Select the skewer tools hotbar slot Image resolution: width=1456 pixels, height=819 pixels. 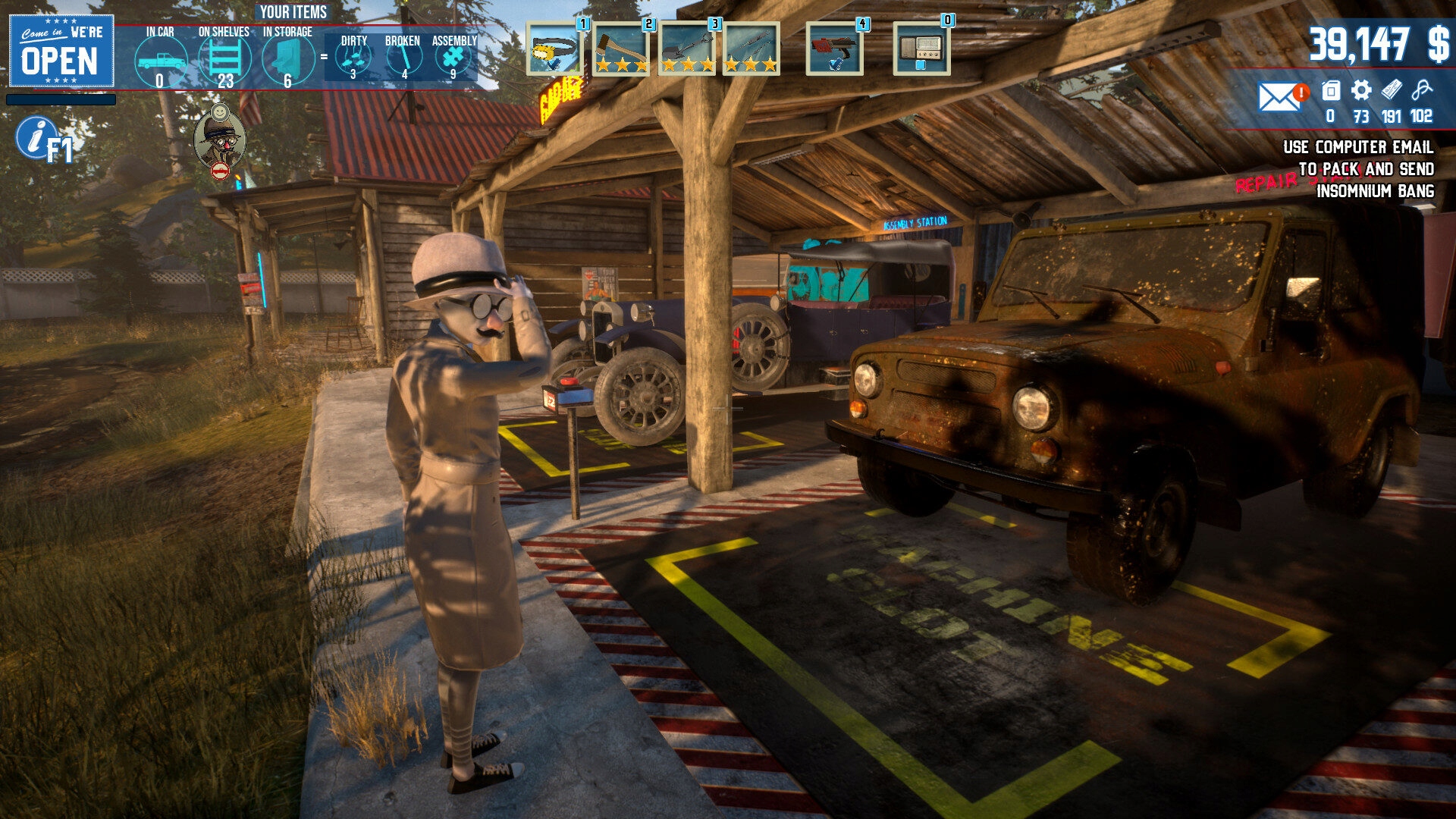tap(751, 49)
